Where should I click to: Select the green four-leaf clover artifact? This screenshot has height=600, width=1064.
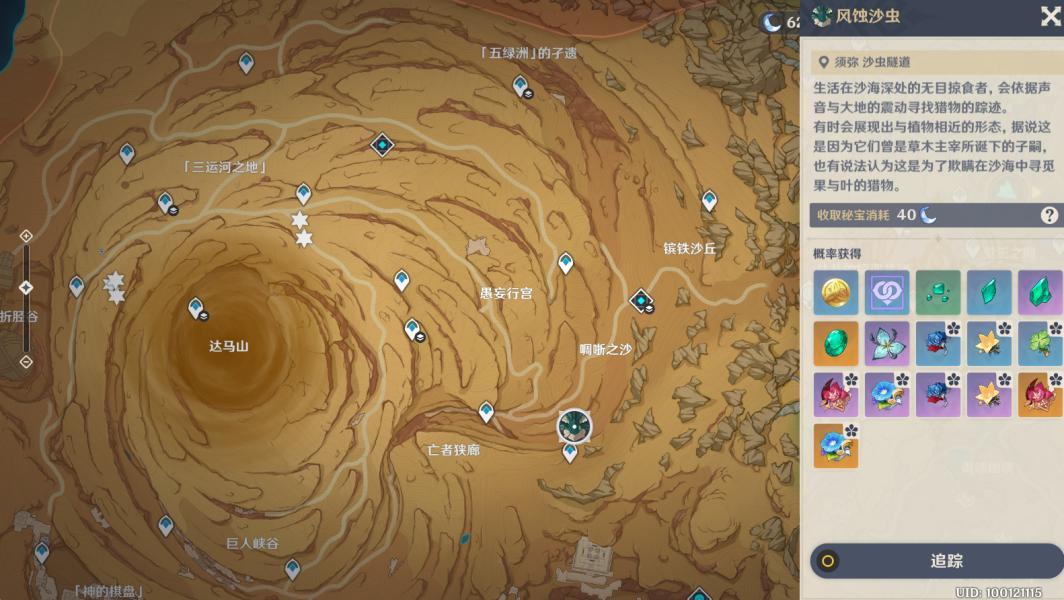(1040, 343)
